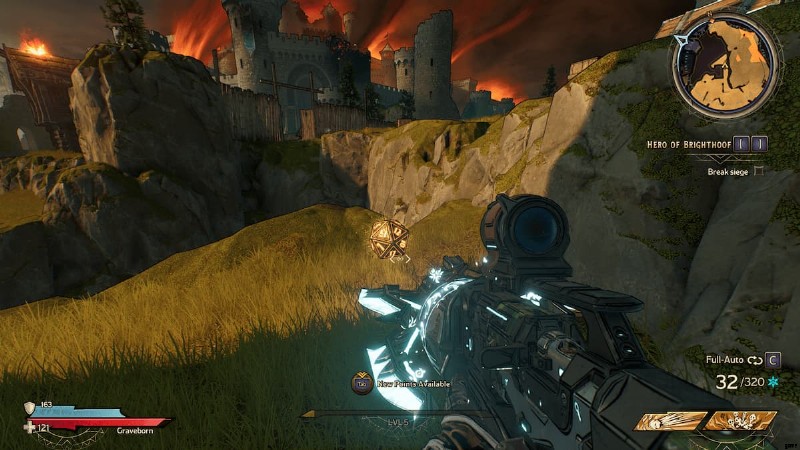Activate the left action skill icon
Screen dimensions: 800x450
(x=669, y=422)
